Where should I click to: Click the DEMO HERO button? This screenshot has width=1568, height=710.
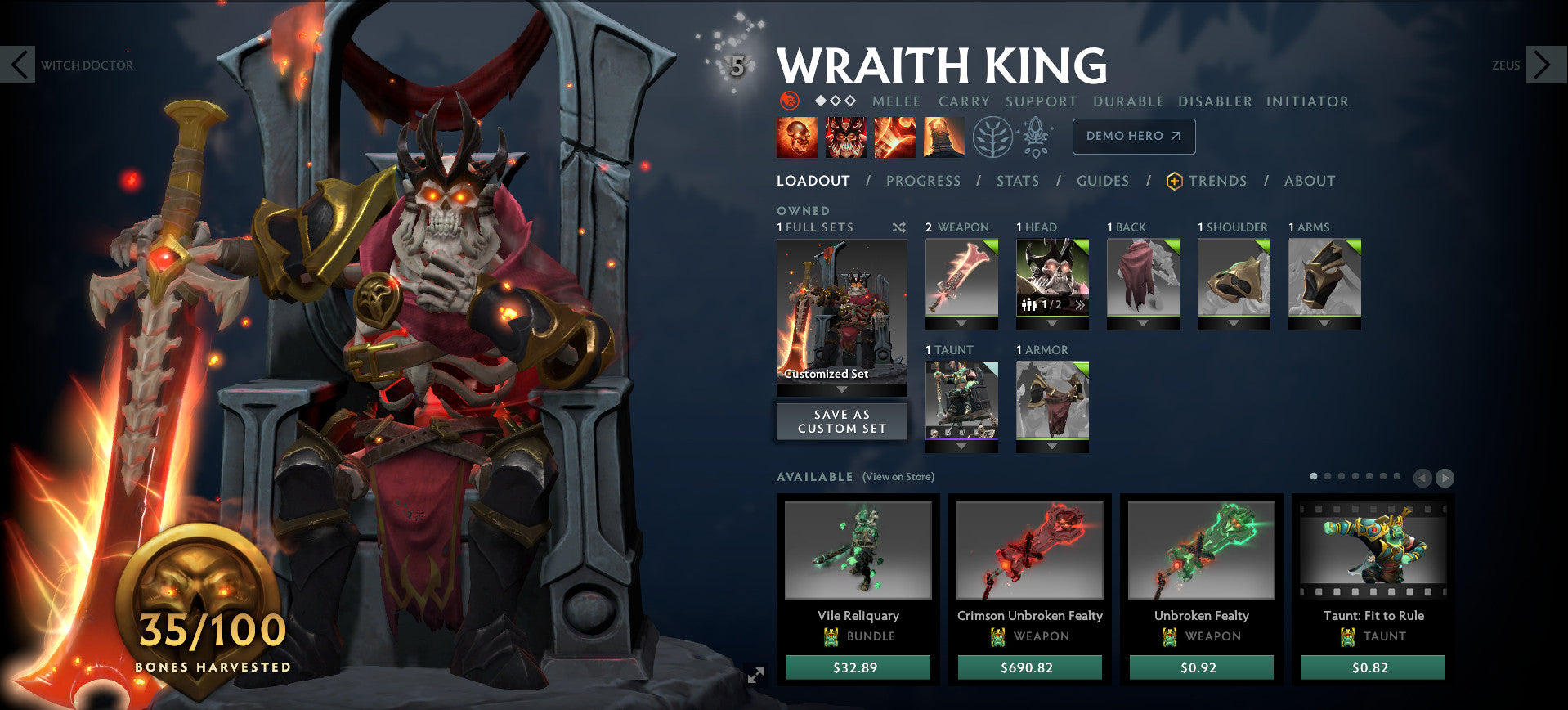[x=1133, y=137]
